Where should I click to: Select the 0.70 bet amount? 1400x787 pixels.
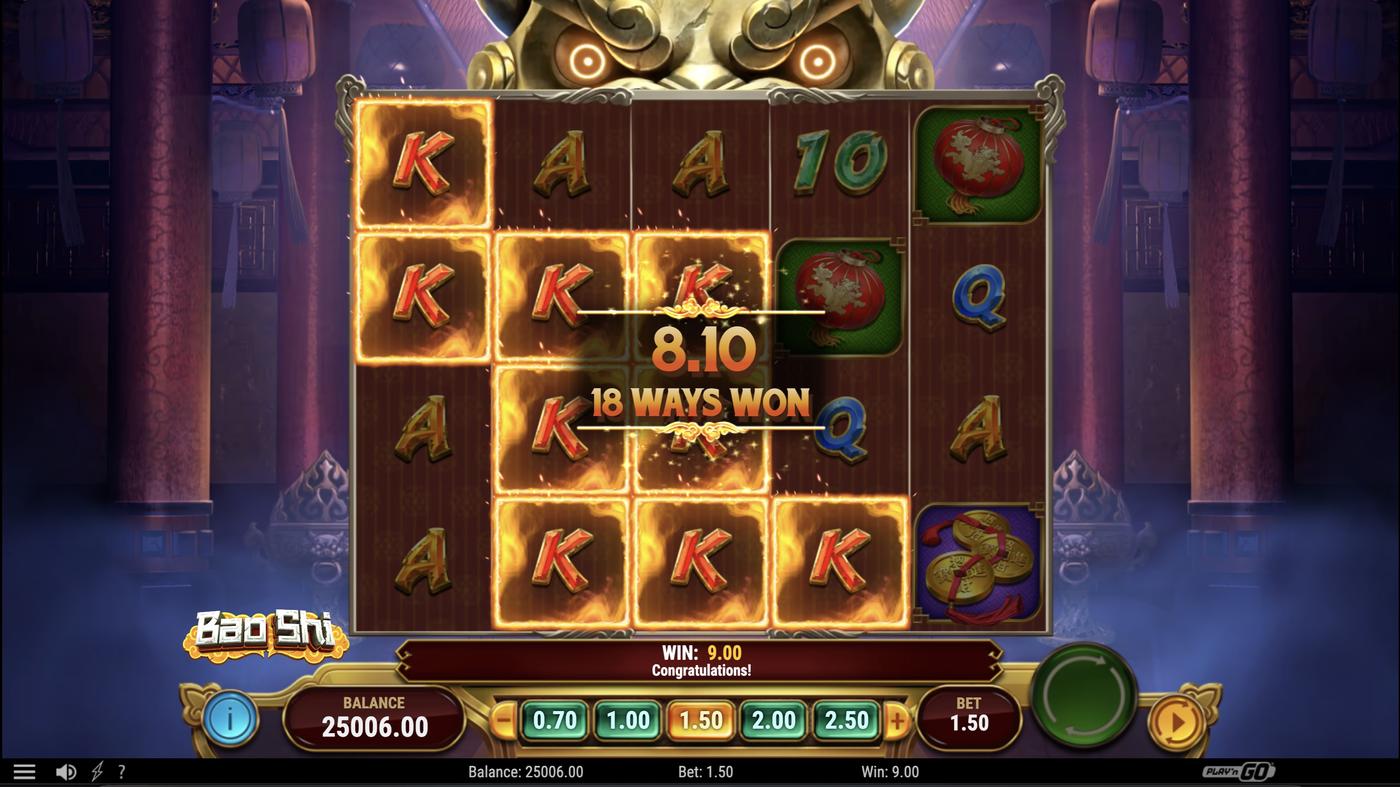[x=555, y=720]
